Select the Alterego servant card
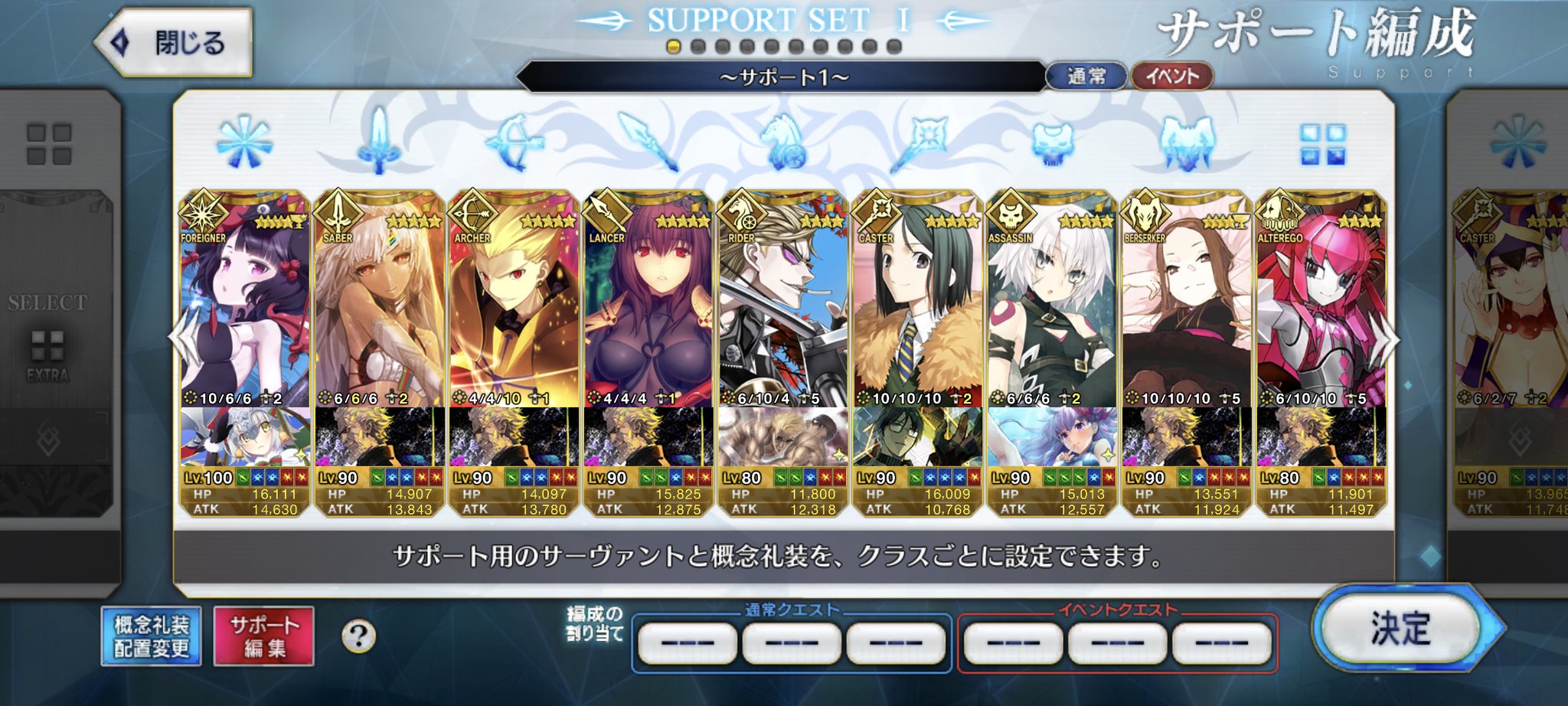The height and width of the screenshot is (706, 1568). click(1321, 306)
